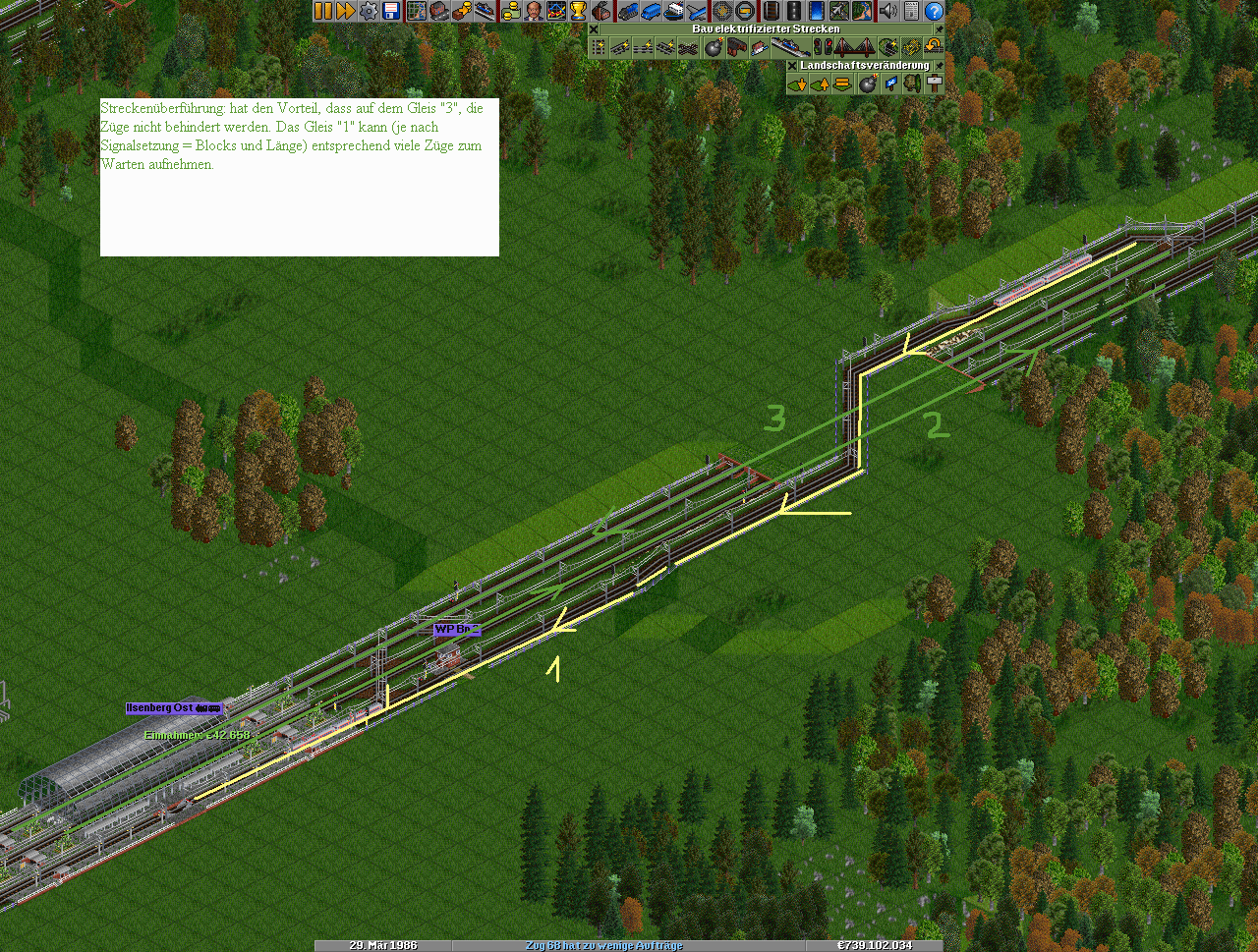Viewport: 1258px width, 952px height.
Task: Open the save game floppy disk menu
Action: 391,11
